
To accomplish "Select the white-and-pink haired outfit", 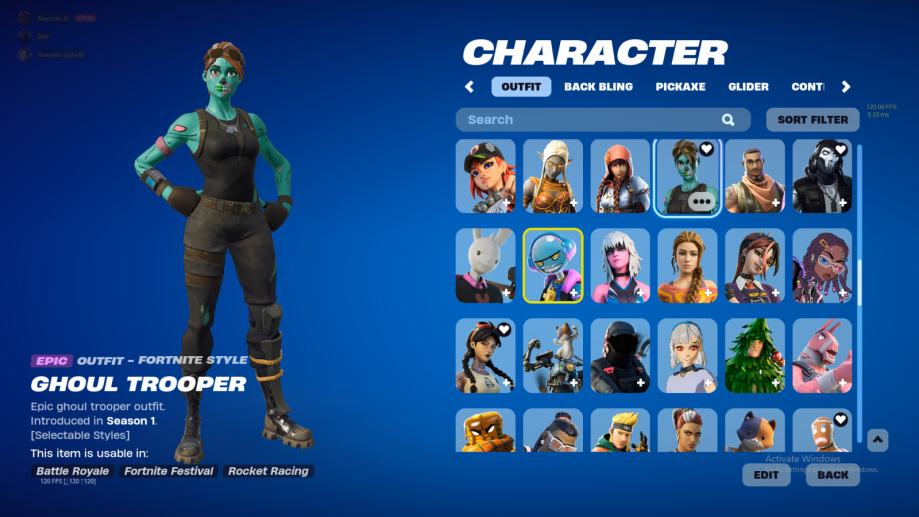I will coord(620,265).
